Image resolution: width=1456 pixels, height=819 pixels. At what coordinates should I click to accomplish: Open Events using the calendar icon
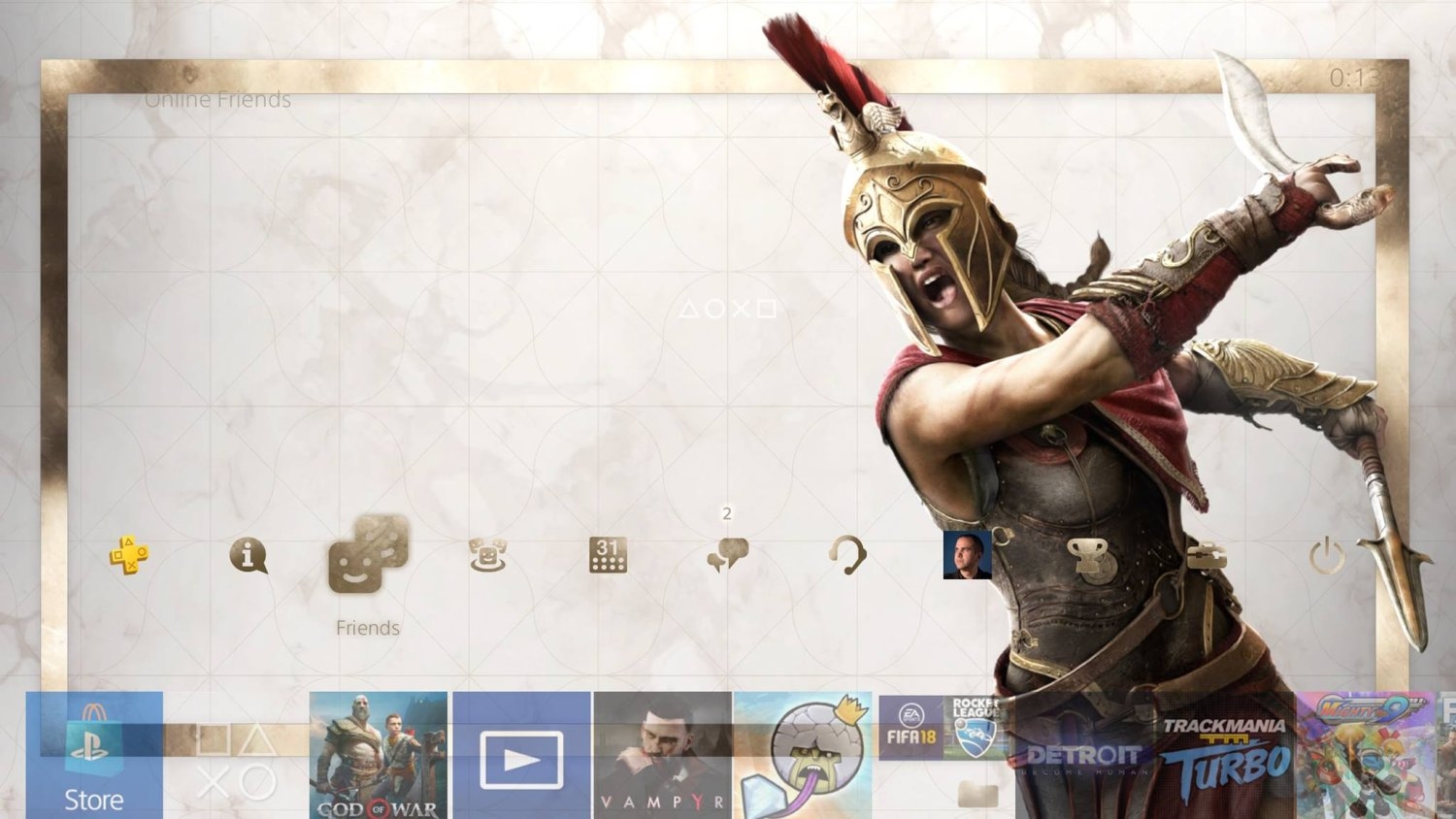click(607, 556)
